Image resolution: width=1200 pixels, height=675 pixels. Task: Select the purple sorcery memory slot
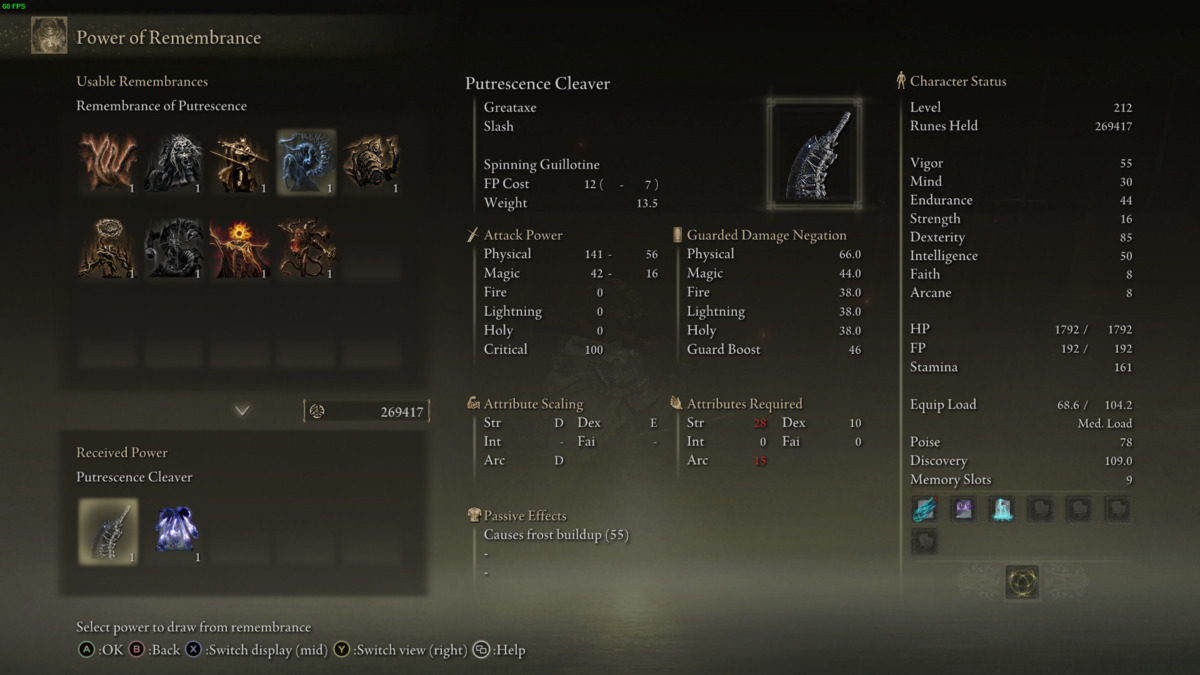(x=963, y=509)
